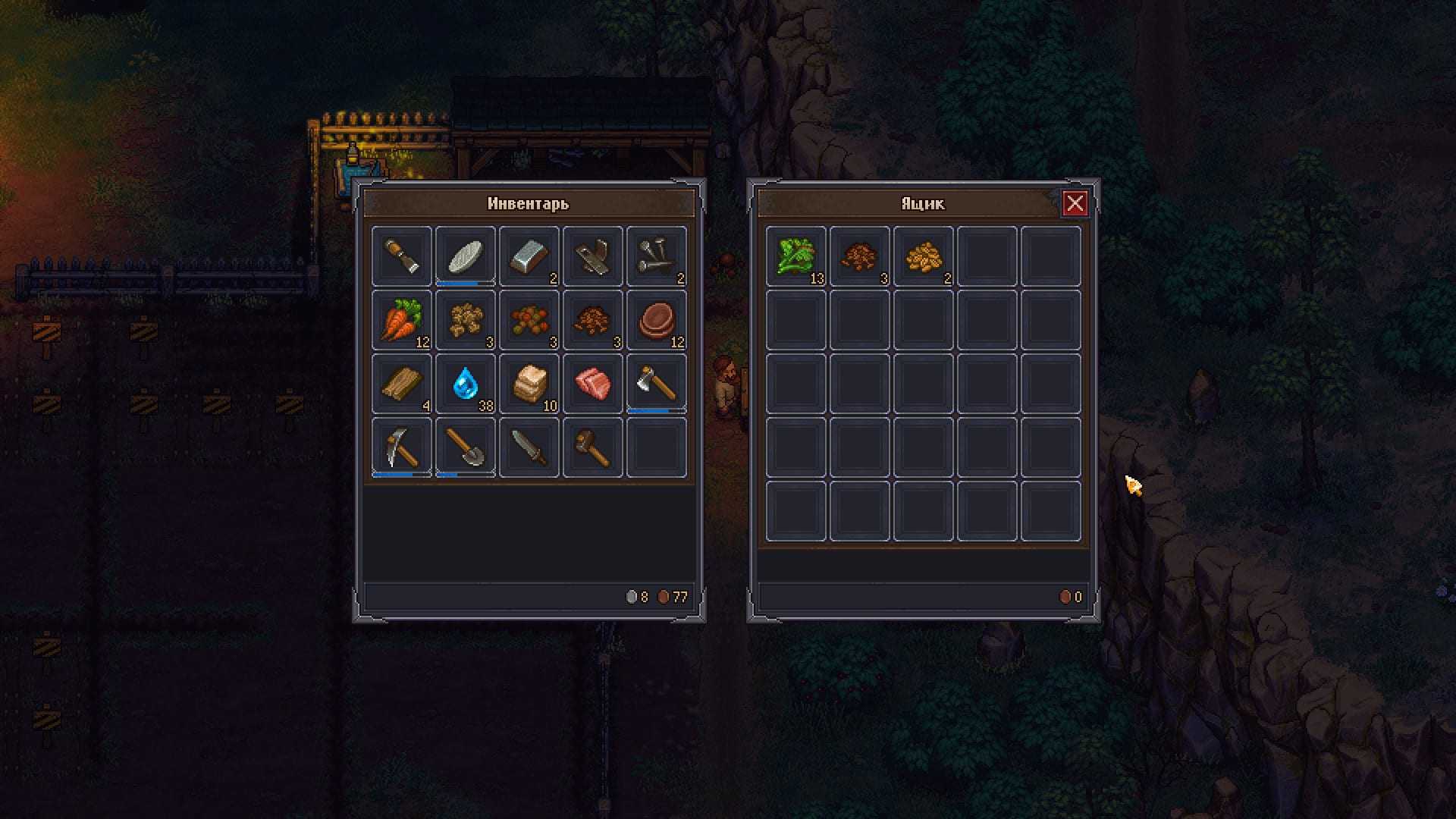Pick the grey whetstone slot
Screen dimensions: 1456x819
466,256
